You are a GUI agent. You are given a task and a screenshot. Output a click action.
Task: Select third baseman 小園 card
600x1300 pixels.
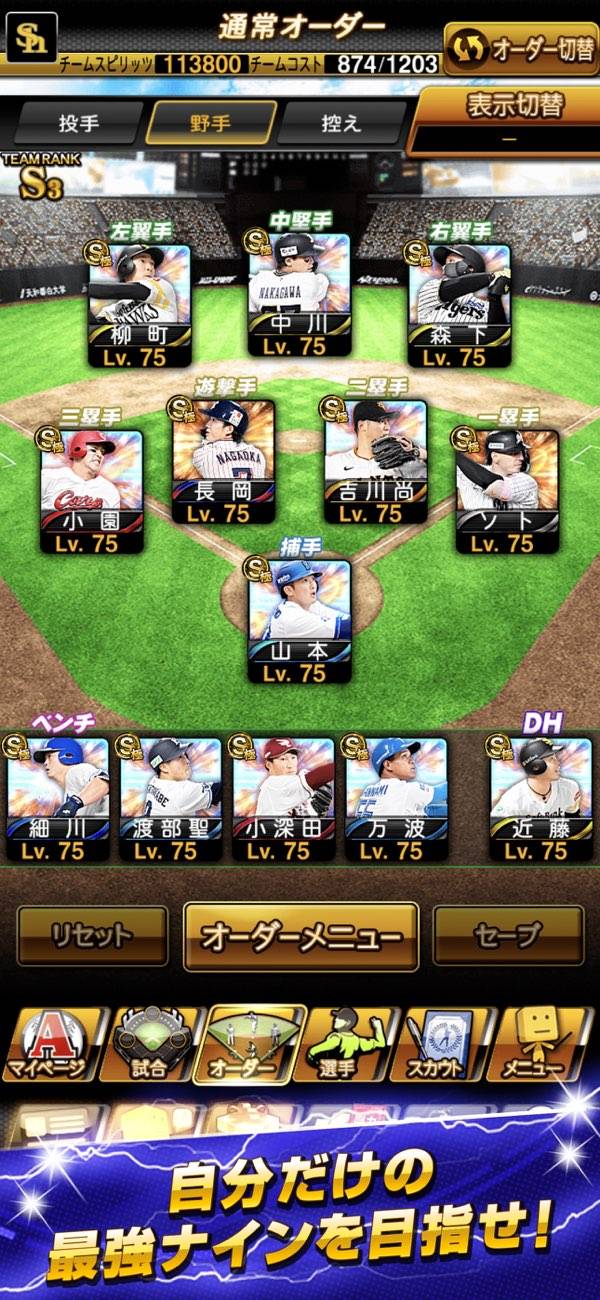point(92,491)
